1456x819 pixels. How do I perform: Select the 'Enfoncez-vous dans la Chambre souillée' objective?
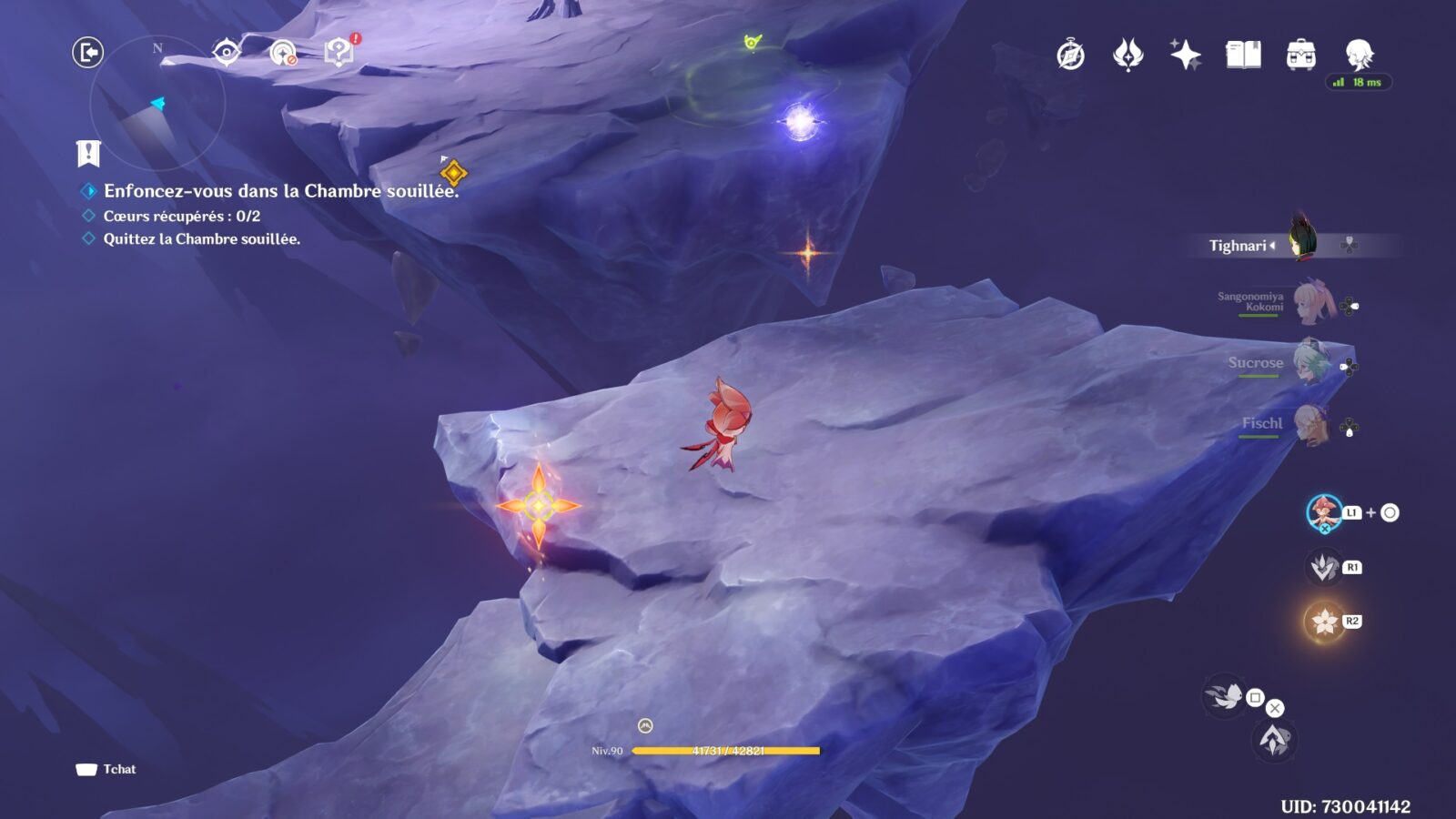[x=280, y=191]
